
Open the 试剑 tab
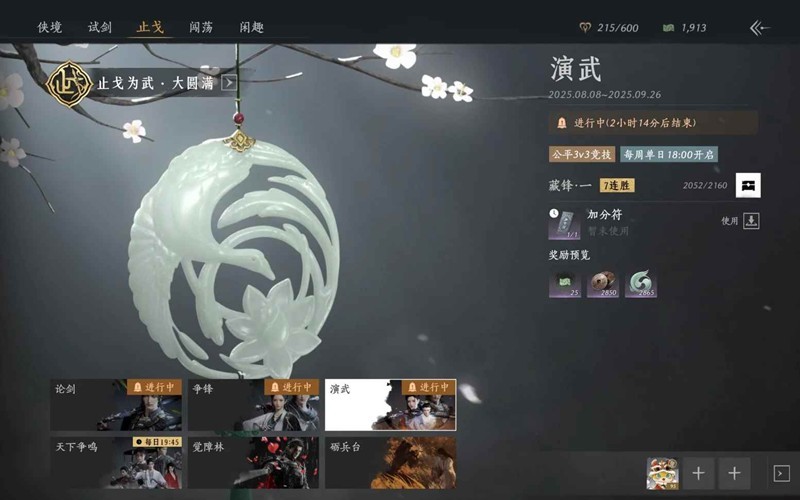point(100,27)
